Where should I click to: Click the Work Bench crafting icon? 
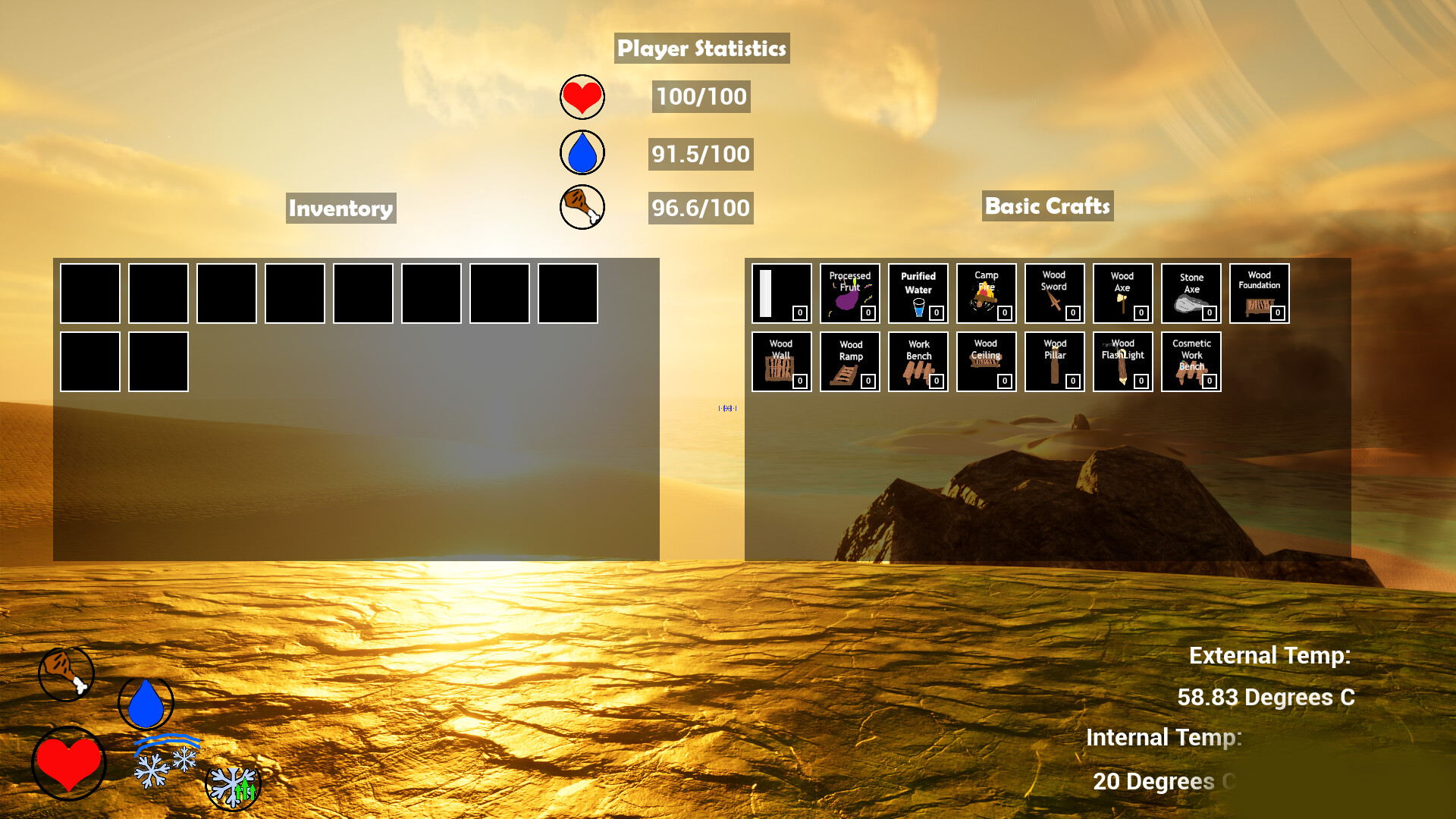918,362
